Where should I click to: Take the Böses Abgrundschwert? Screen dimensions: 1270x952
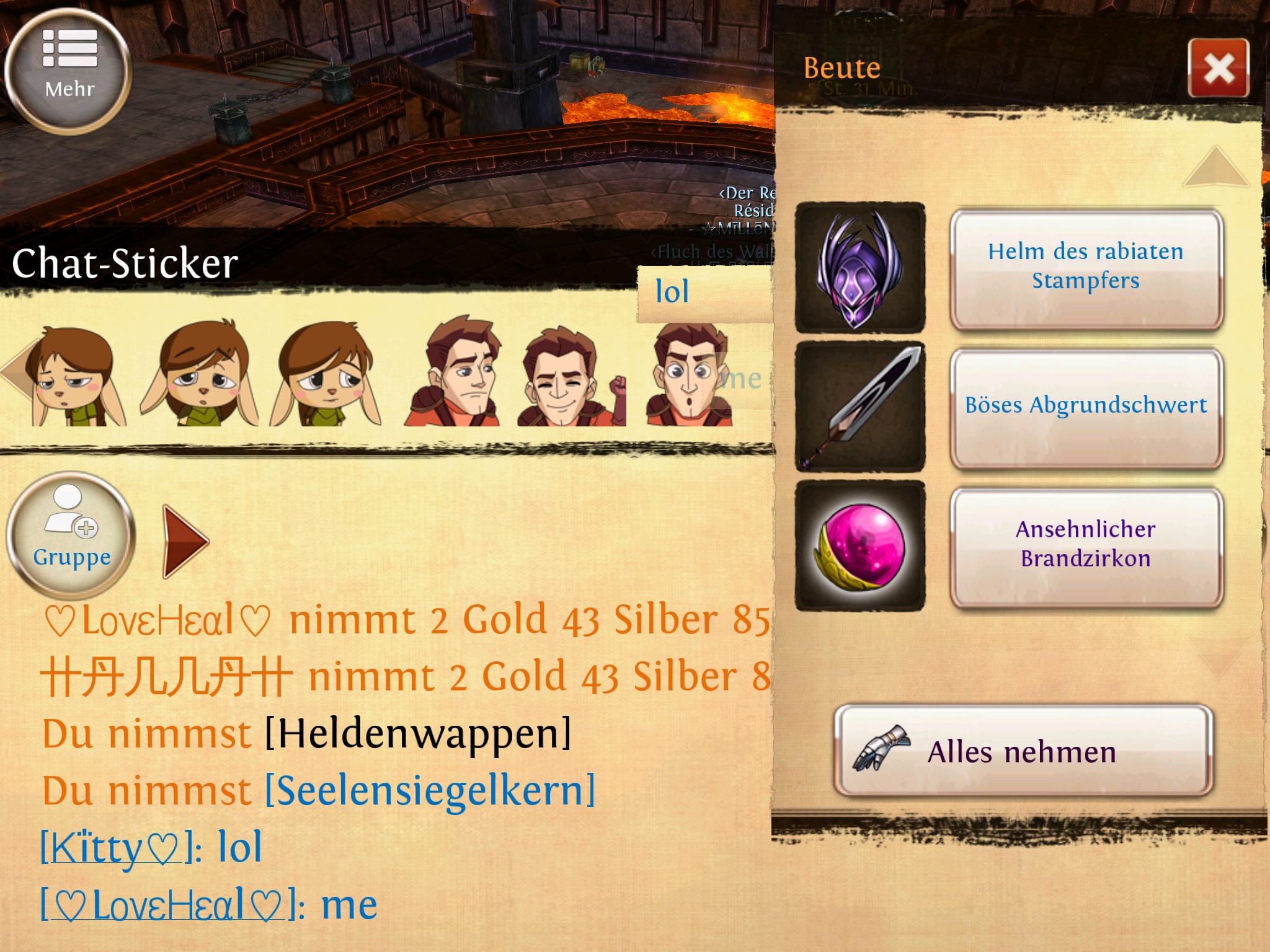click(x=1086, y=406)
